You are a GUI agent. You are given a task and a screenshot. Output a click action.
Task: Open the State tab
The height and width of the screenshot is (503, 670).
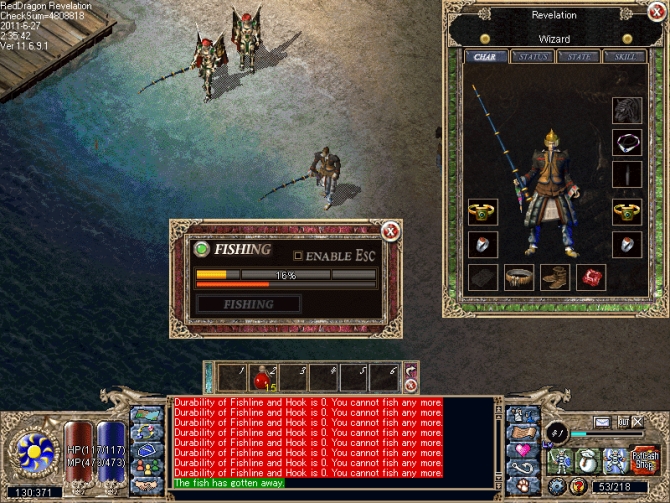tap(579, 57)
